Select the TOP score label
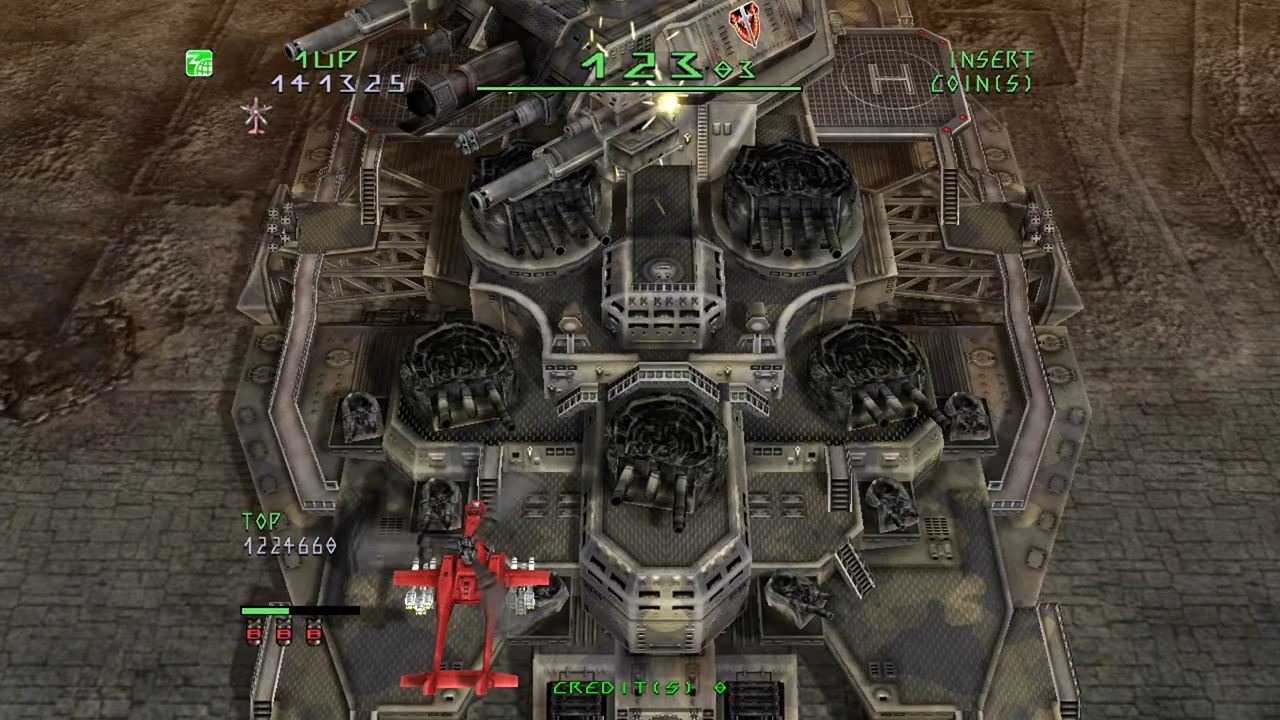Image resolution: width=1280 pixels, height=720 pixels. click(262, 521)
